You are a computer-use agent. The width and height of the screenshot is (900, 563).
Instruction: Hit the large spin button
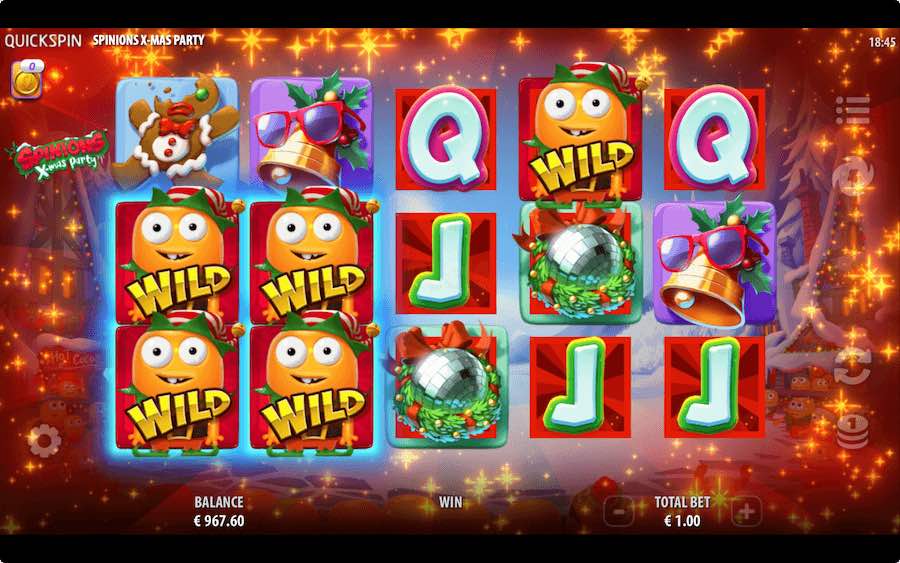pos(852,176)
